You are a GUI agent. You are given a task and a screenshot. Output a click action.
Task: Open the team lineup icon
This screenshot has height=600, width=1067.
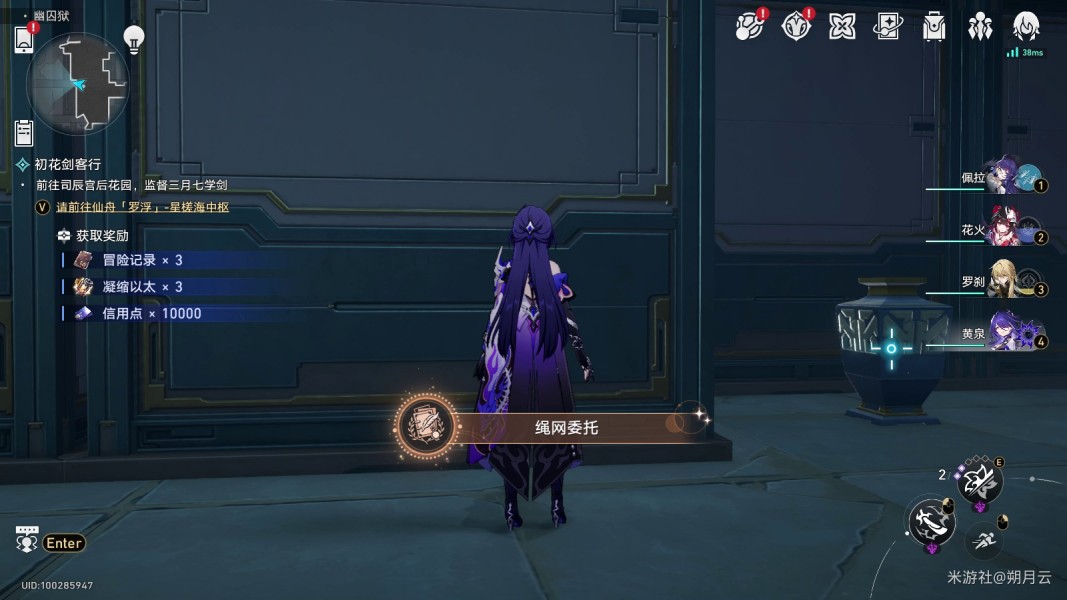pyautogui.click(x=980, y=27)
